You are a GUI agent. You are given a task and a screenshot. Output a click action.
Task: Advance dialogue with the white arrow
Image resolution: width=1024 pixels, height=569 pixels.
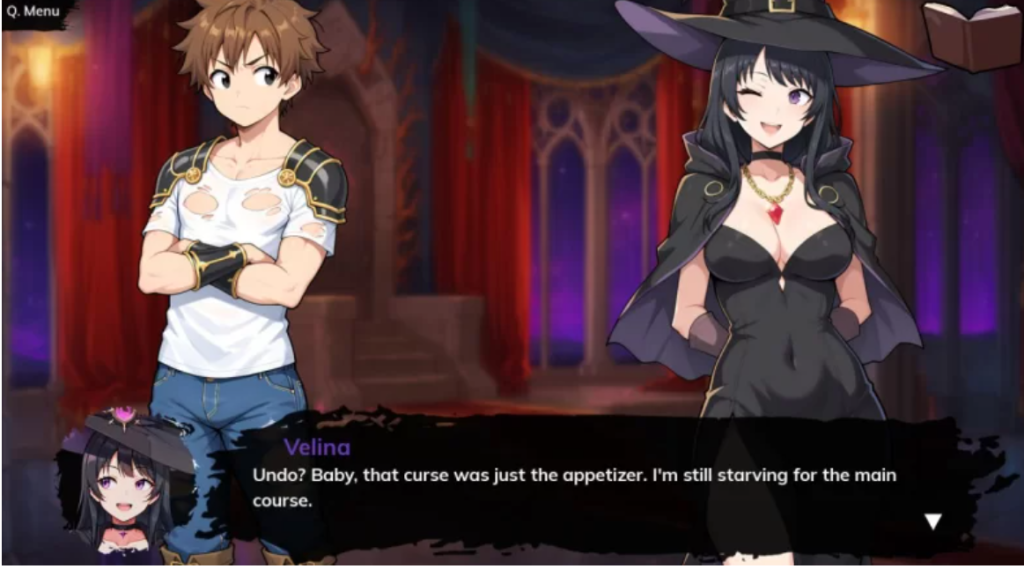pyautogui.click(x=933, y=521)
